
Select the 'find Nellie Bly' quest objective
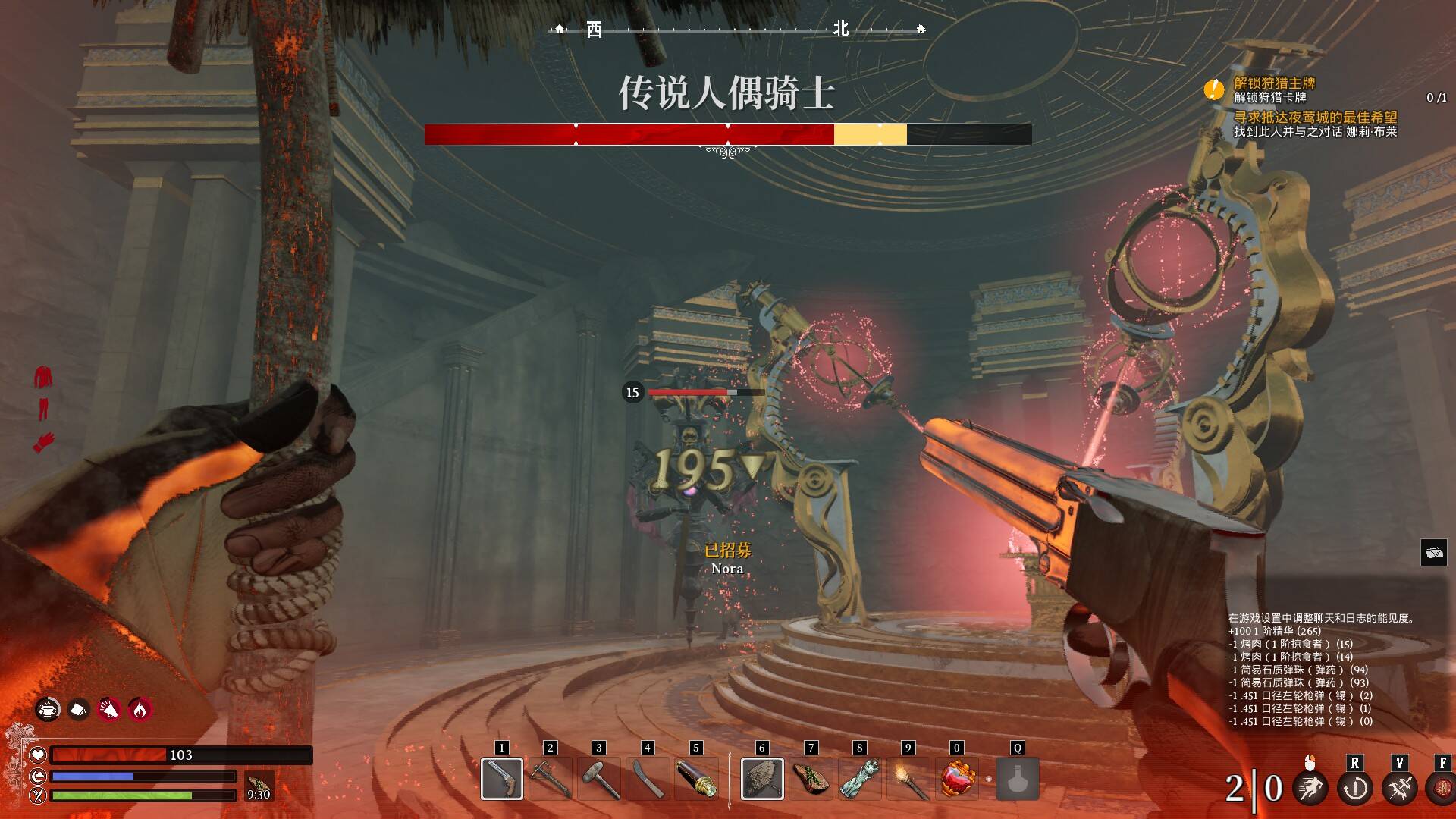[x=1315, y=124]
